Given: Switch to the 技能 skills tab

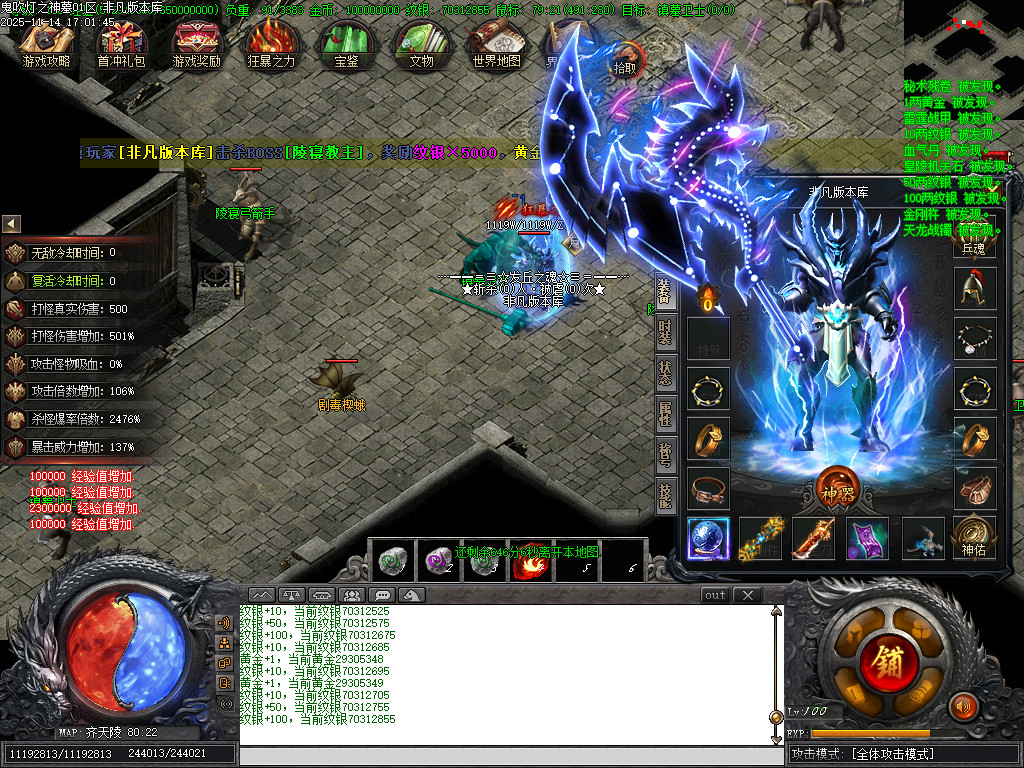Looking at the screenshot, I should click(665, 495).
